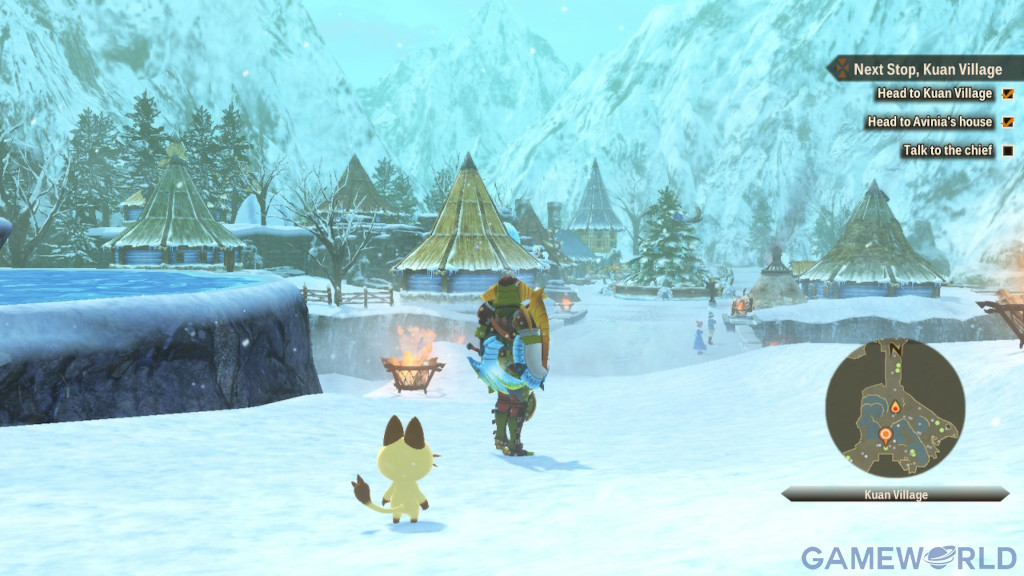
Task: Select the Head to Kuan Village objective
Action: (x=934, y=94)
